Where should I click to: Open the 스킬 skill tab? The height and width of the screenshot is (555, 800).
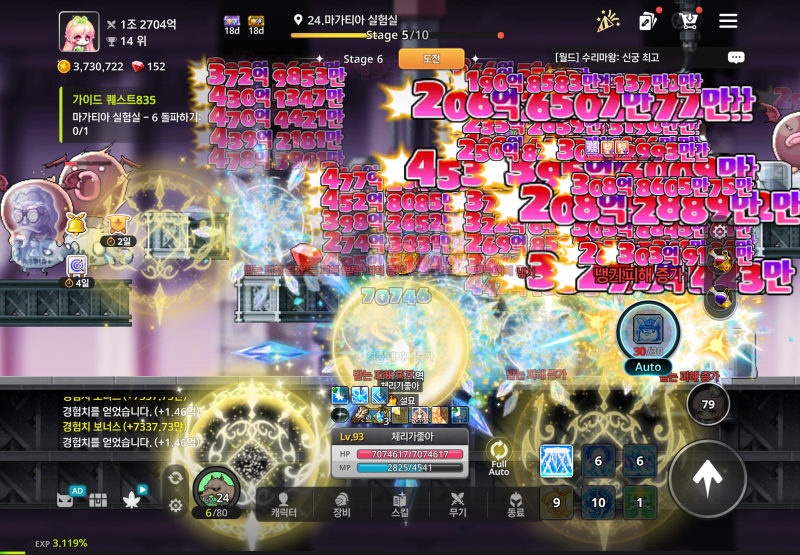400,505
